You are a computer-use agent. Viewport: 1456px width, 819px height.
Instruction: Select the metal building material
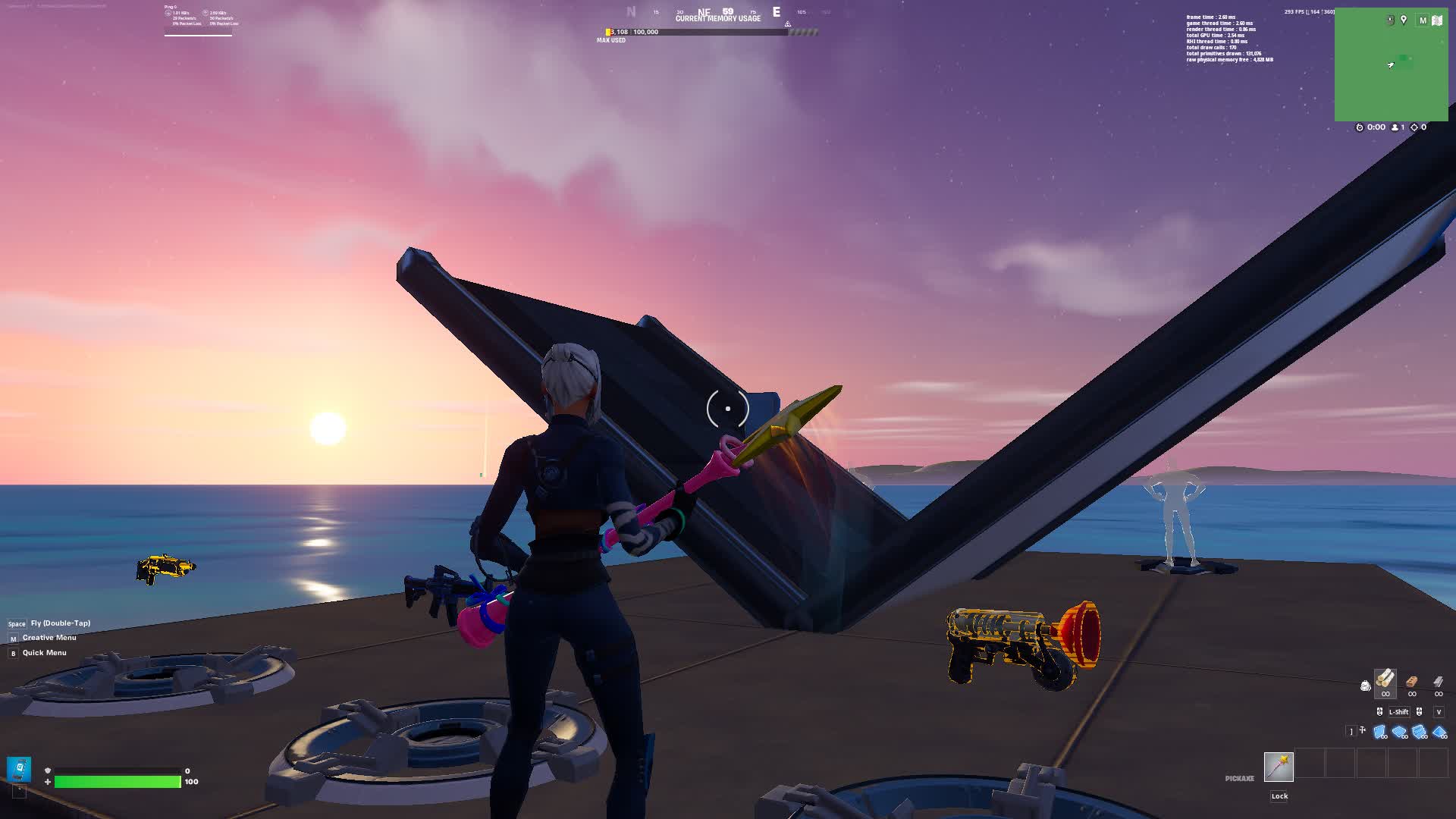coord(1439,682)
